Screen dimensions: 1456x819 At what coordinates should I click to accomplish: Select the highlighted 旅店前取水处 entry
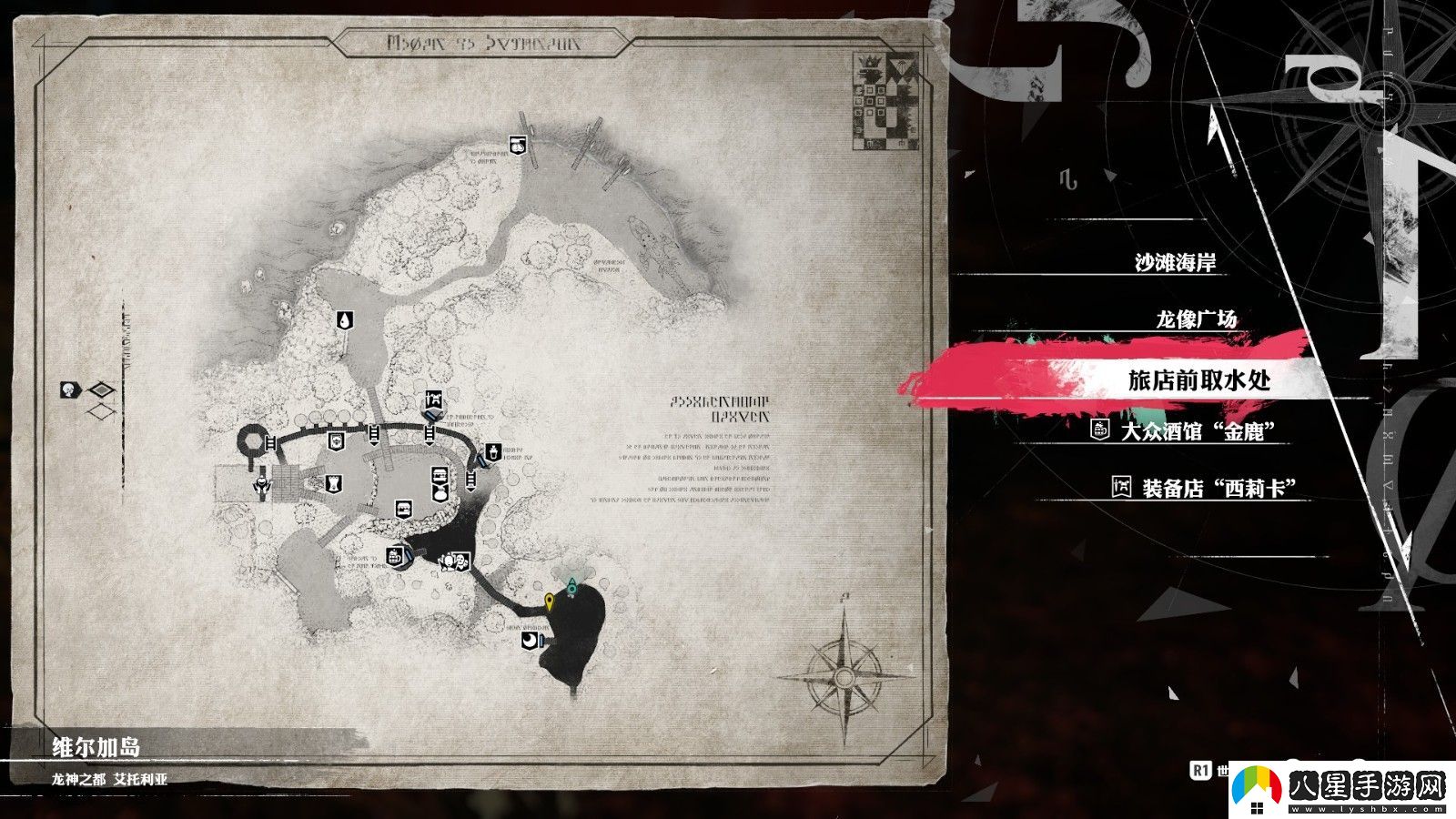coord(1198,380)
